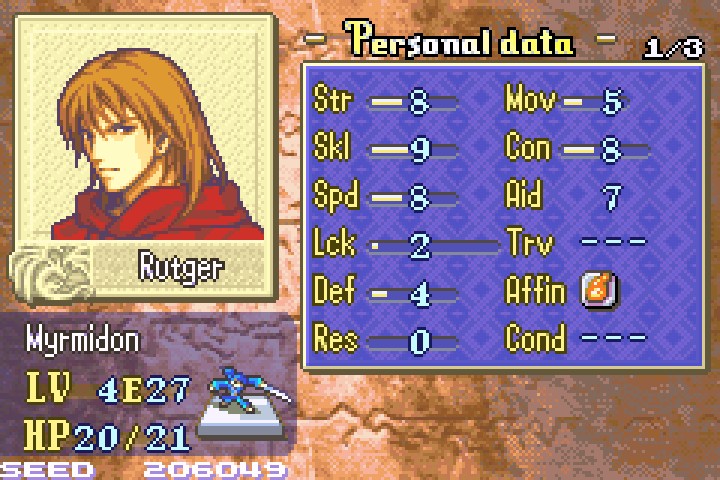The width and height of the screenshot is (720, 480).
Task: Select the Skl stat row
Action: pyautogui.click(x=386, y=148)
